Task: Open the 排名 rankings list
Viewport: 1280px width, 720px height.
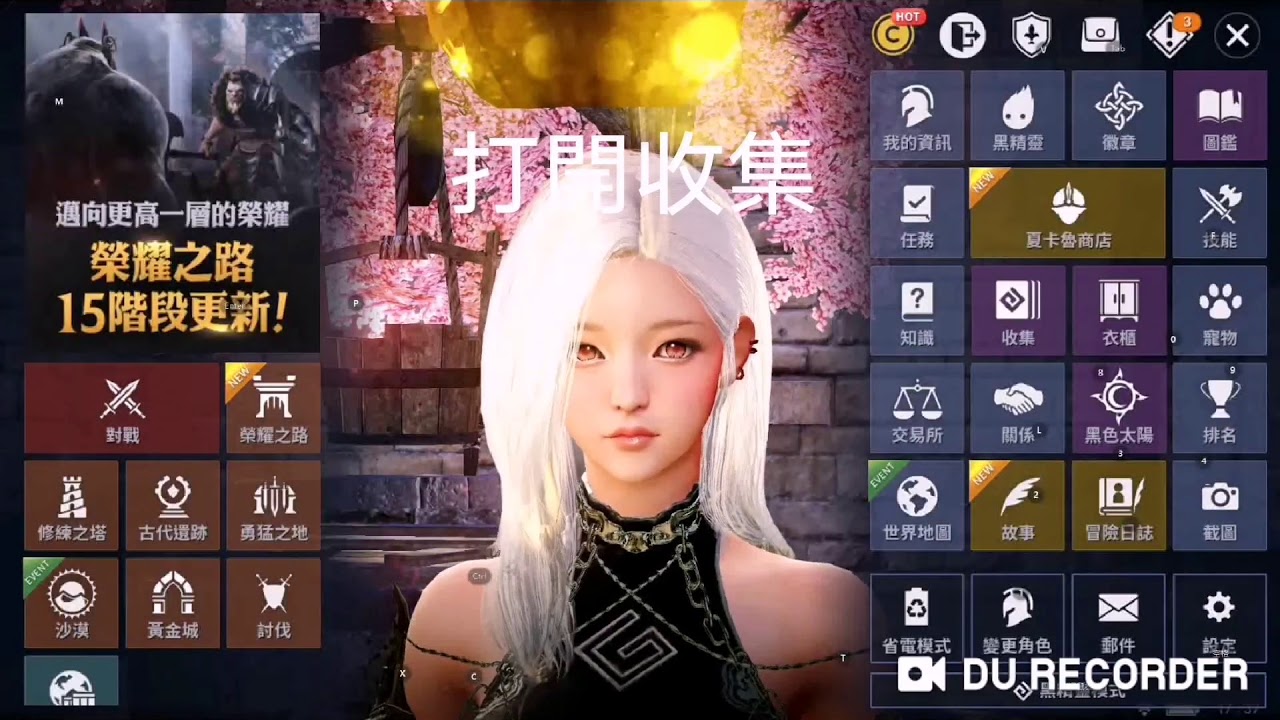Action: [x=1219, y=408]
